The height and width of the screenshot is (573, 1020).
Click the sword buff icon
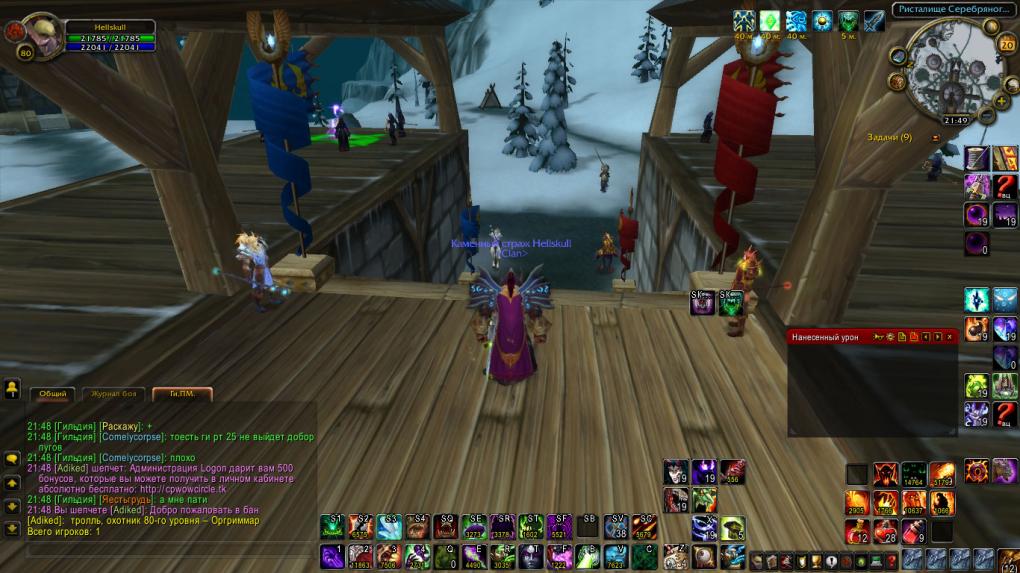coord(874,21)
